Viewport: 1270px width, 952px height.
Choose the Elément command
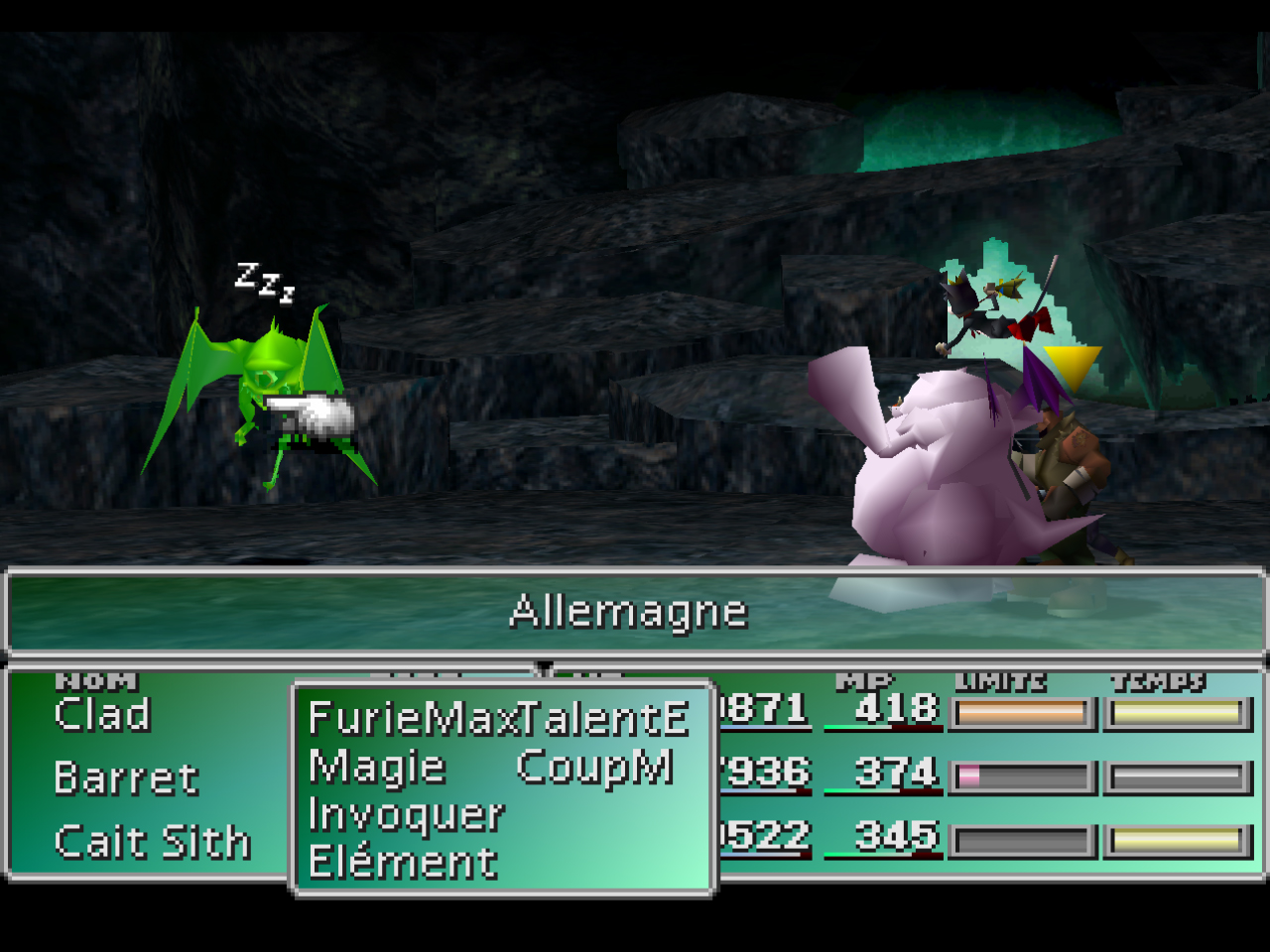click(403, 862)
